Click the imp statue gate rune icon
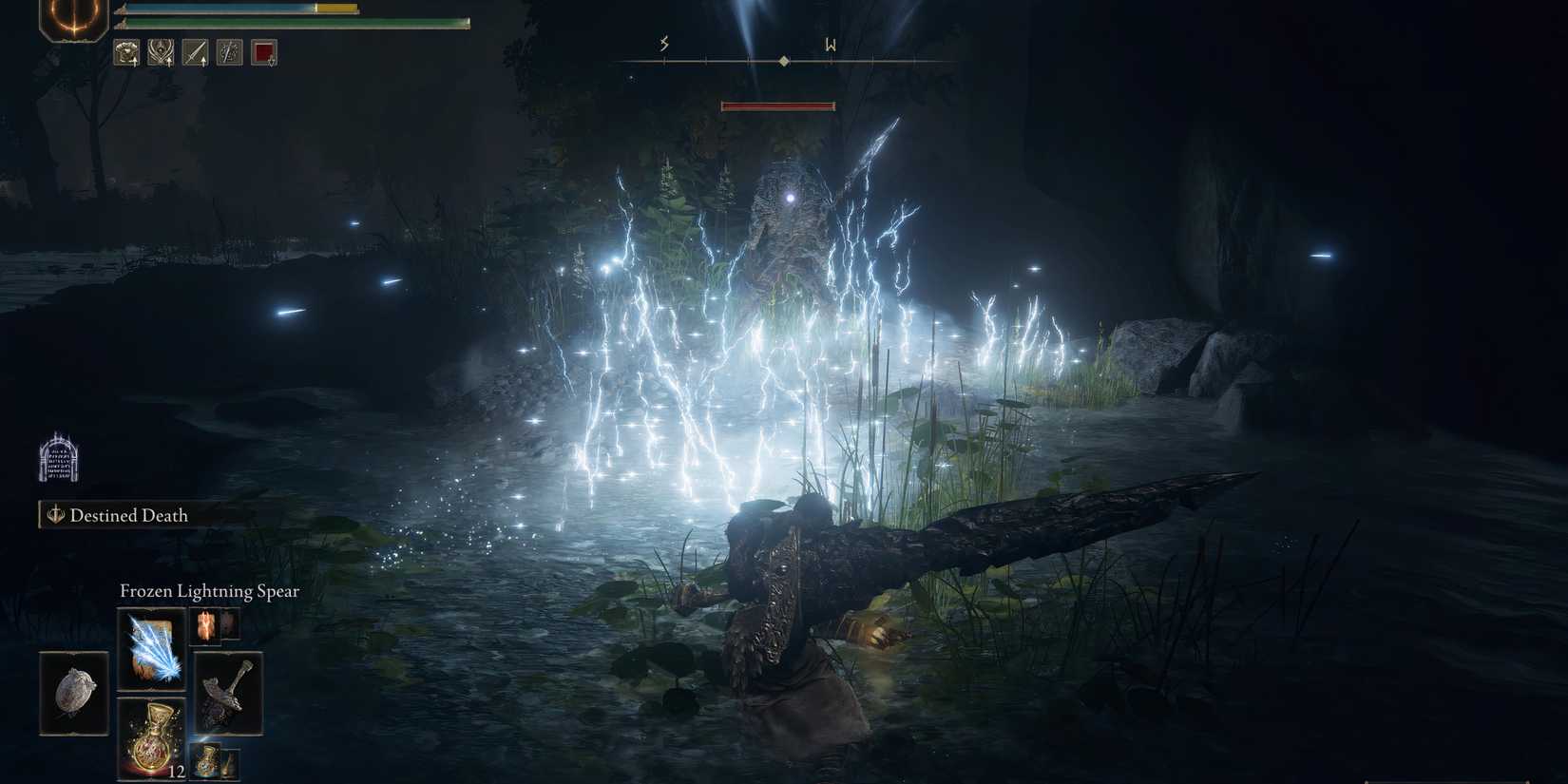 59,459
